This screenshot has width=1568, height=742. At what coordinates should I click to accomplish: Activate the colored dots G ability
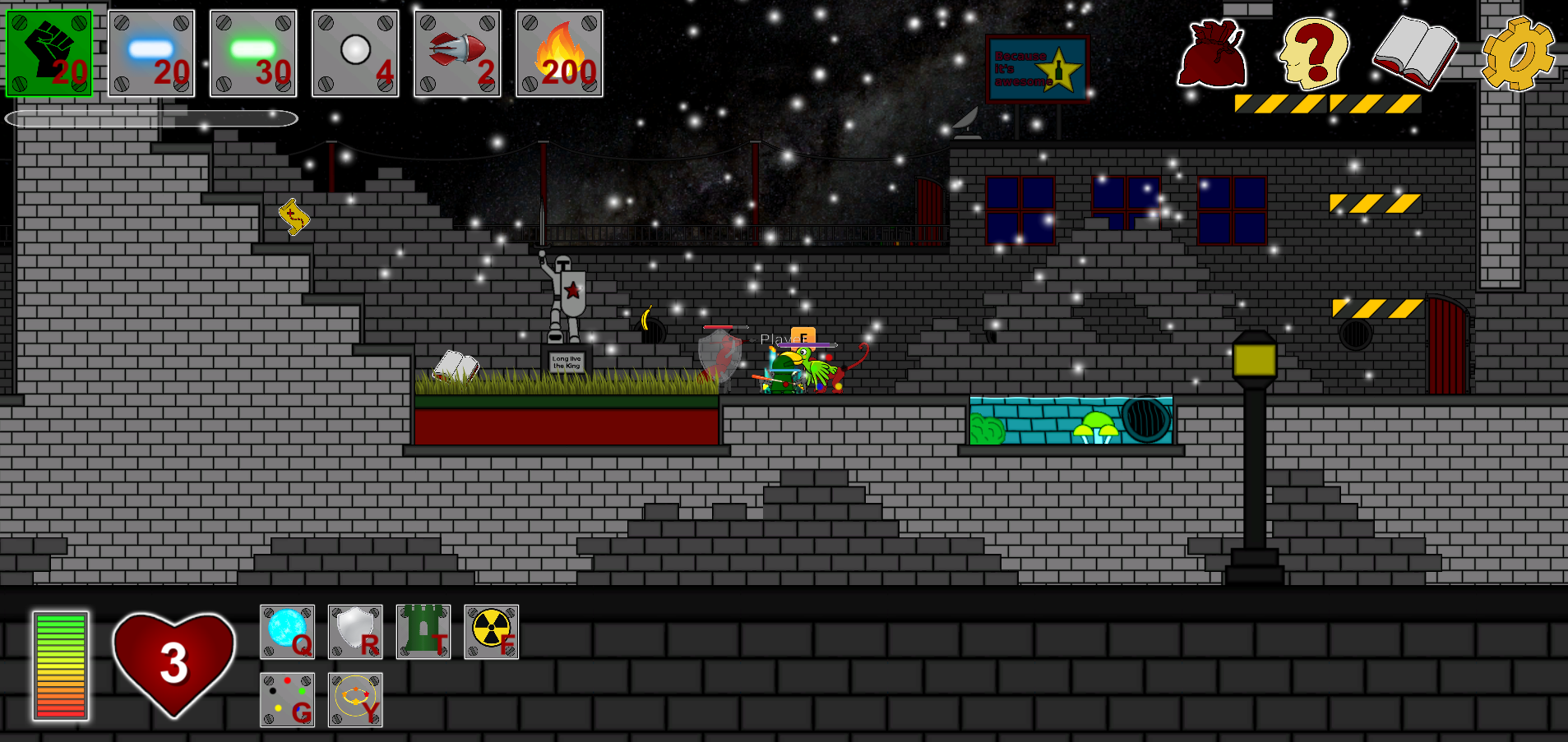click(287, 699)
